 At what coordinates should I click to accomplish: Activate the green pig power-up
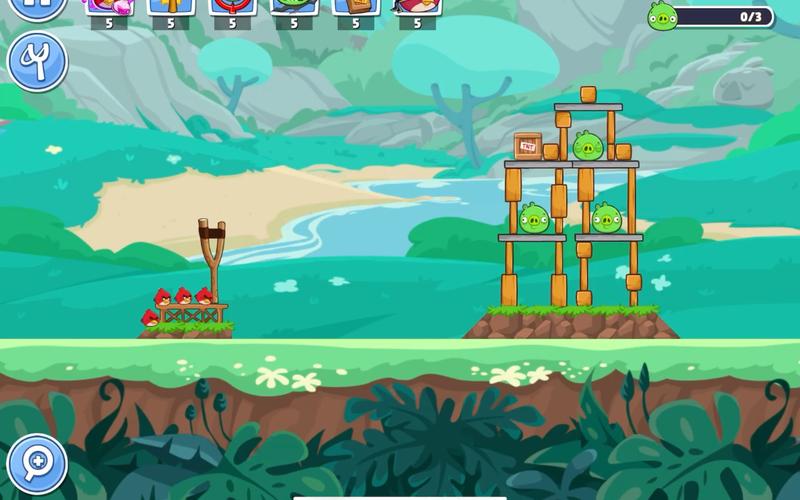tap(294, 6)
